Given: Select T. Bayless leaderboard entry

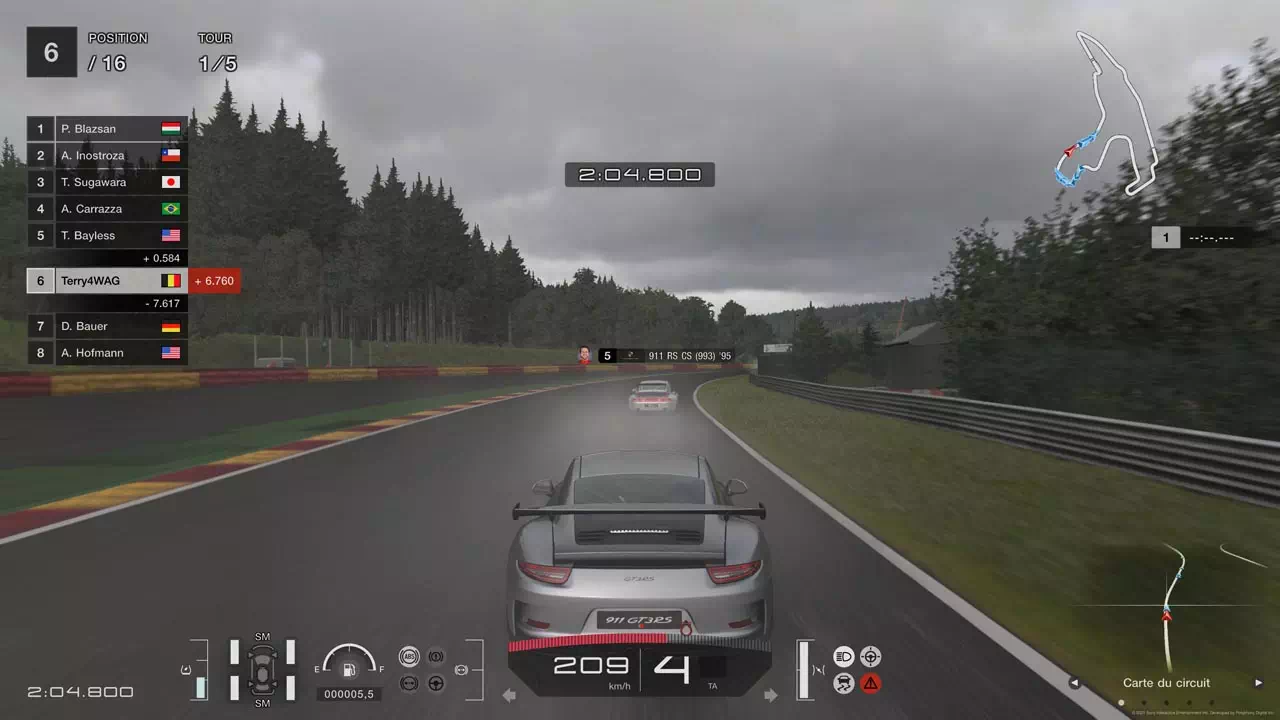Looking at the screenshot, I should click(107, 236).
